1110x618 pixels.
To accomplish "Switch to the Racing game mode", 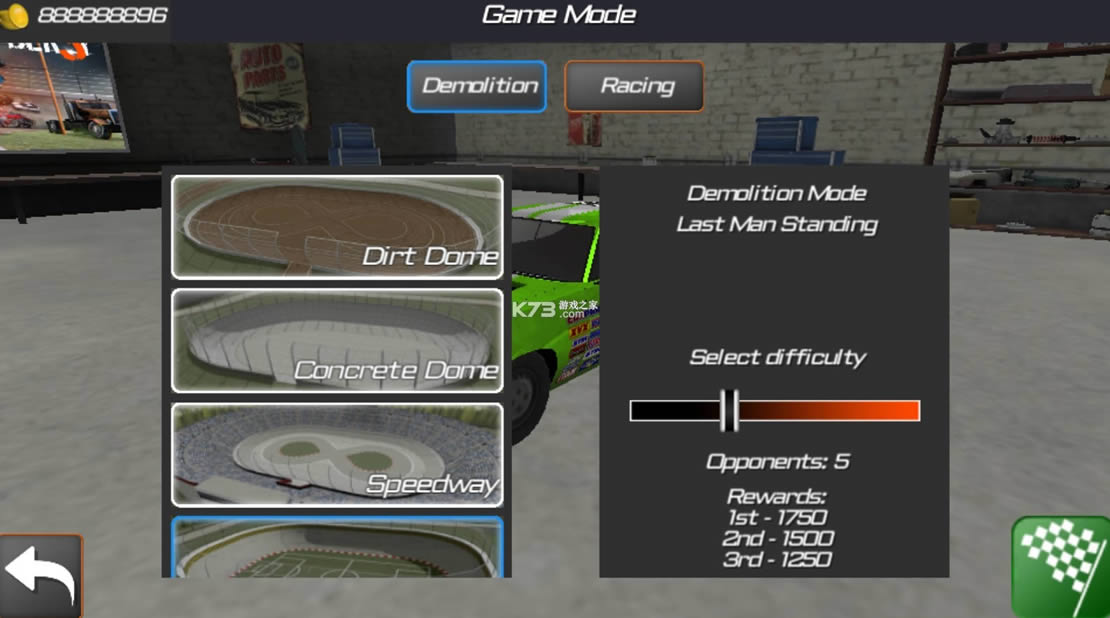I will [x=634, y=86].
